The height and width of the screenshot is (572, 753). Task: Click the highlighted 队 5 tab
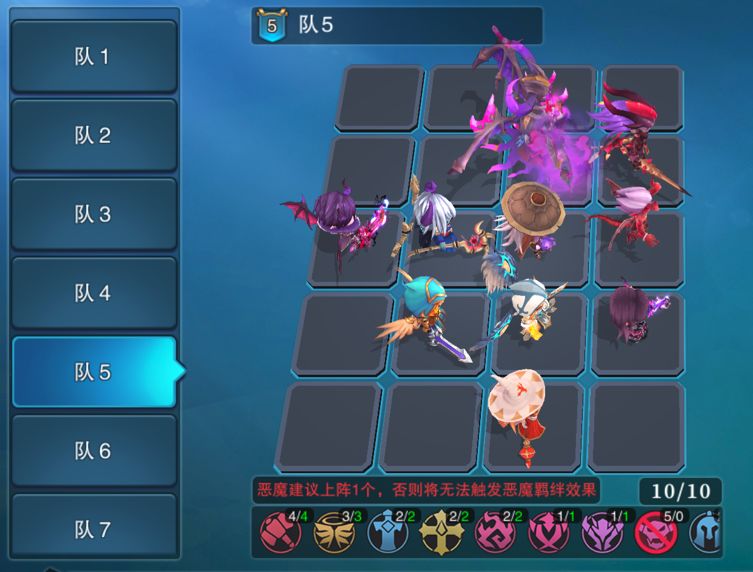[x=93, y=372]
